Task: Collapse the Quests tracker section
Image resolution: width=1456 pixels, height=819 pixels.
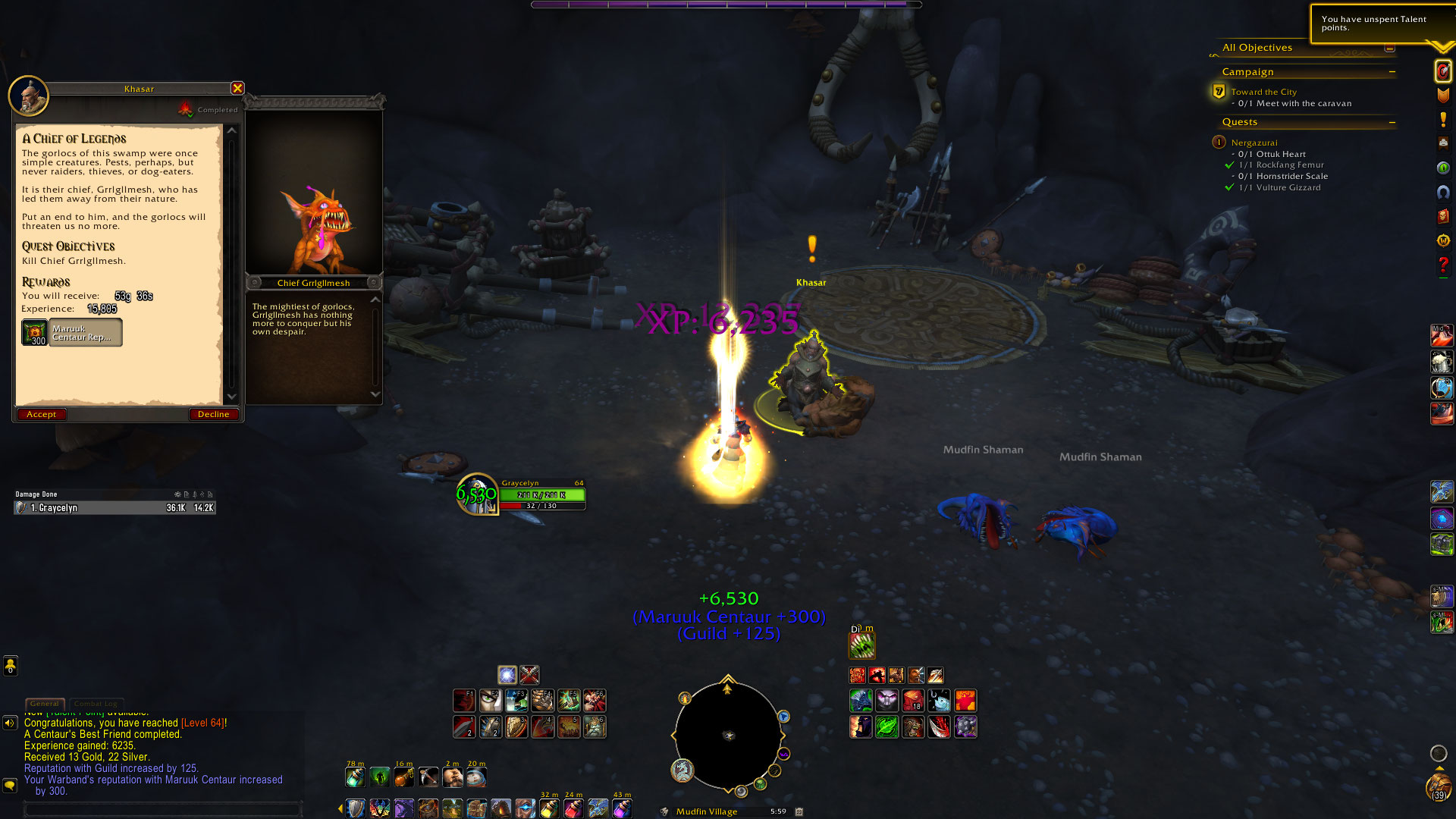Action: (x=1392, y=122)
